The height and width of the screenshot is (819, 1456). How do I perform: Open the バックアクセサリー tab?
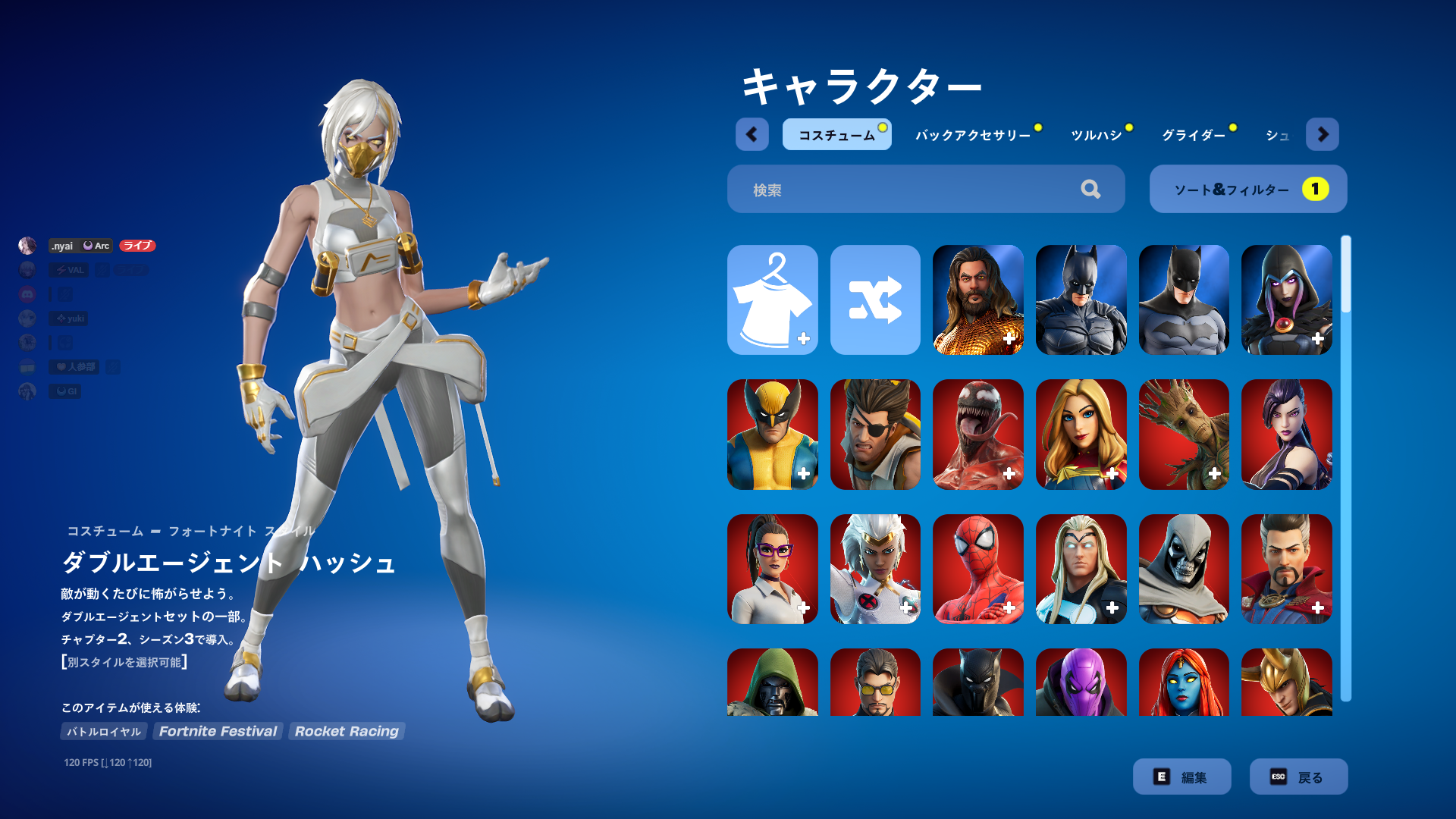click(973, 135)
